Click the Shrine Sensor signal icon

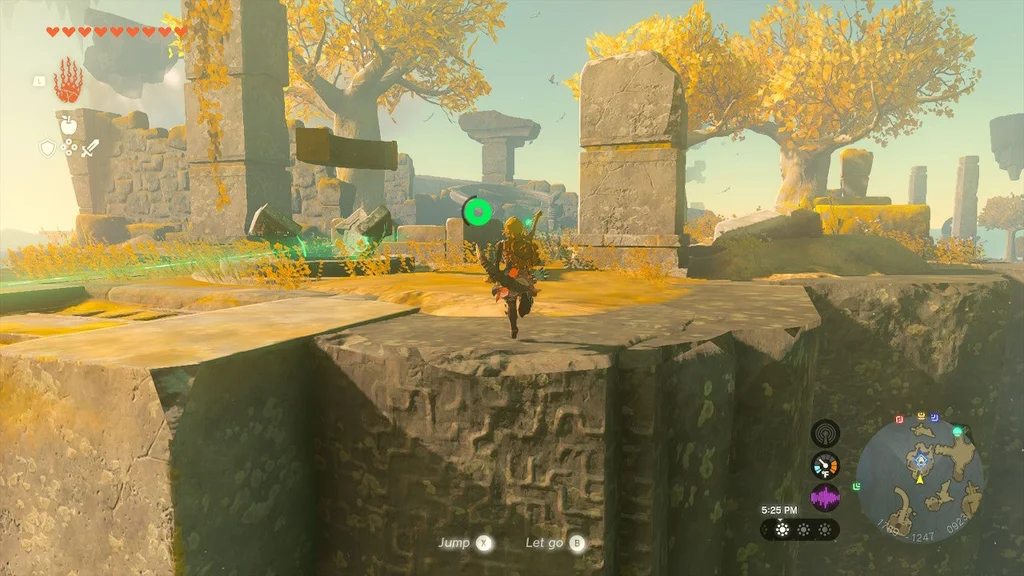point(825,433)
